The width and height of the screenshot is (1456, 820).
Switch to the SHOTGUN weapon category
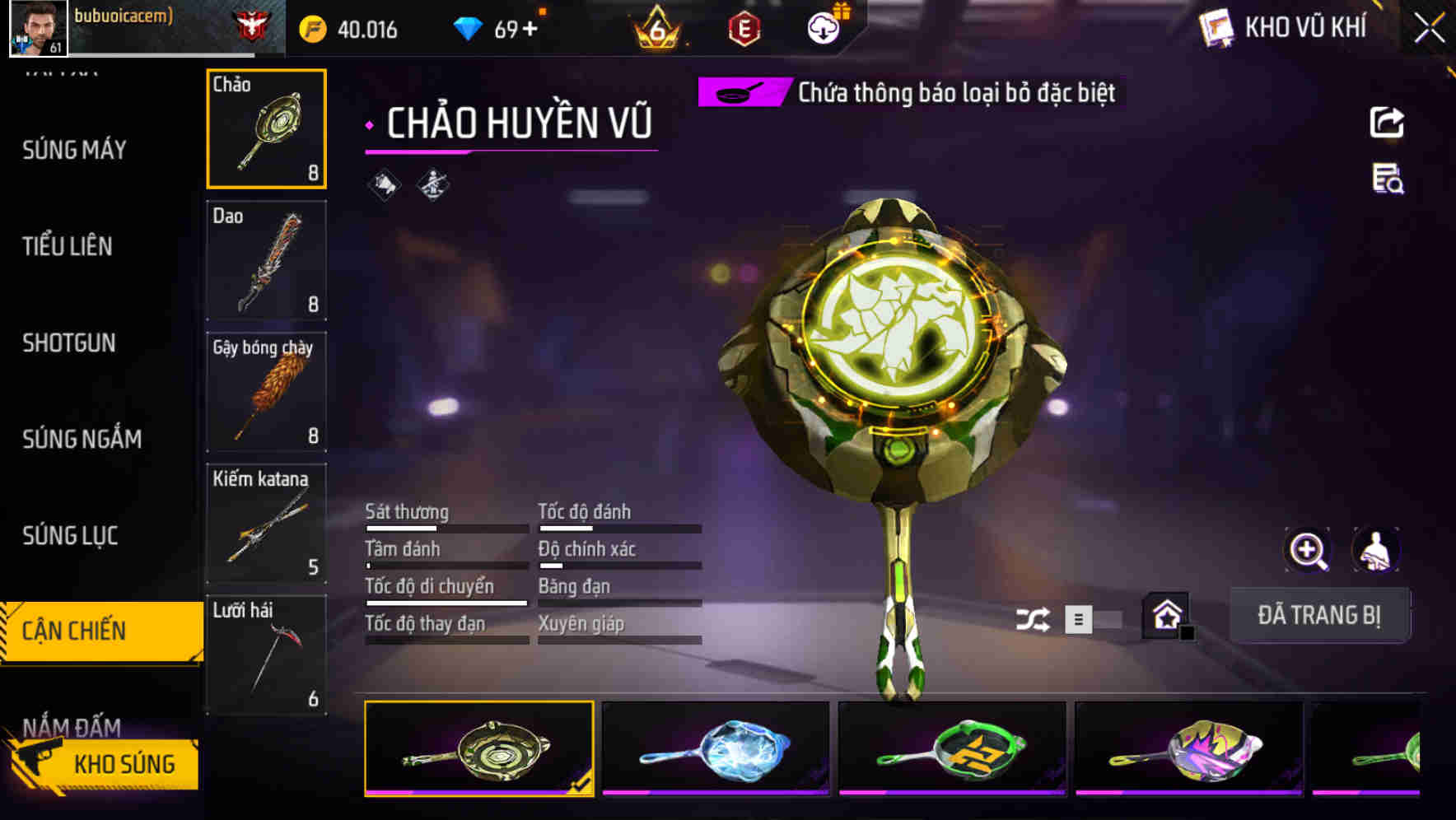pyautogui.click(x=69, y=343)
